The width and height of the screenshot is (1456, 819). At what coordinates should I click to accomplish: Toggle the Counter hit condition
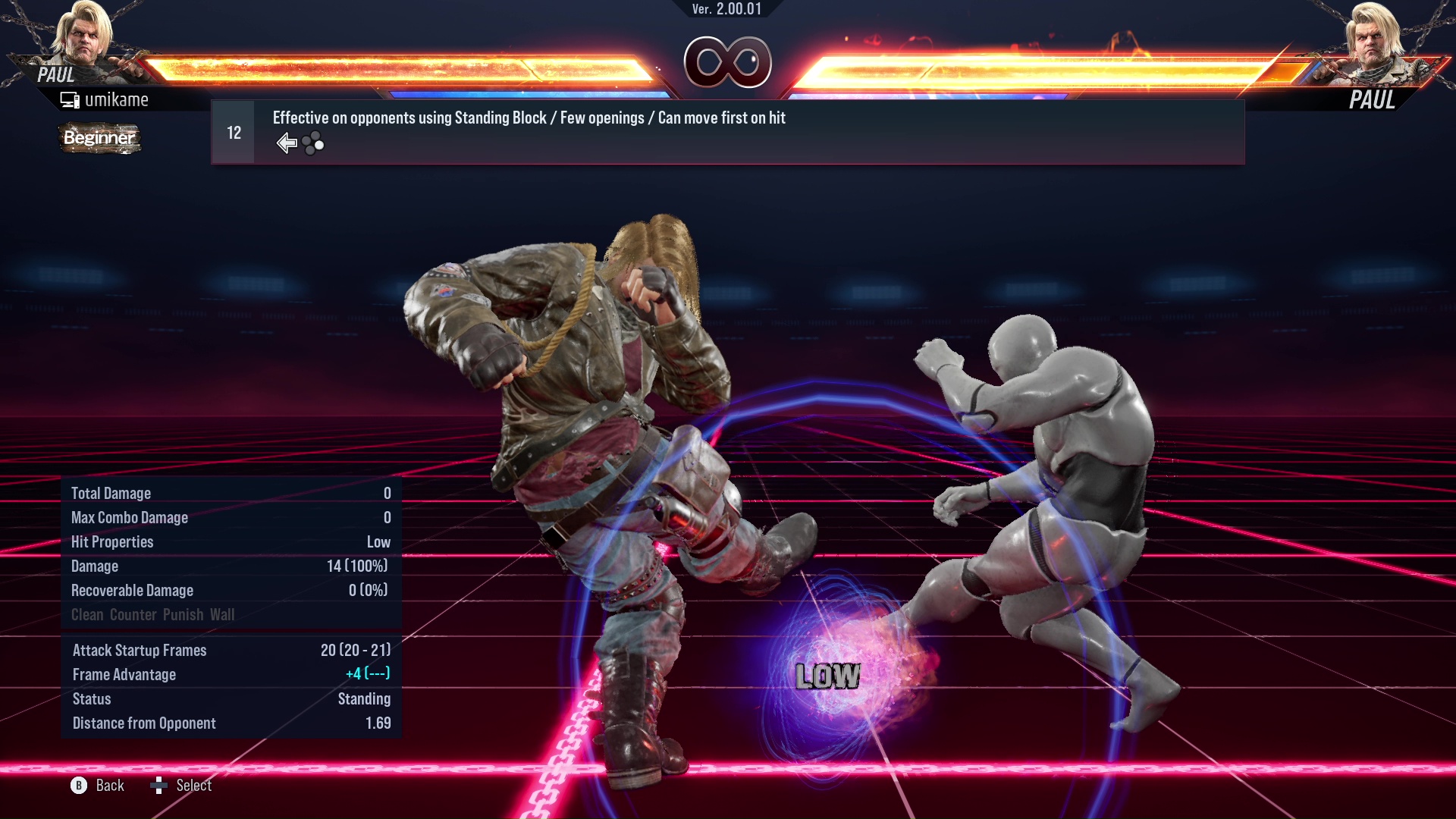(x=131, y=614)
